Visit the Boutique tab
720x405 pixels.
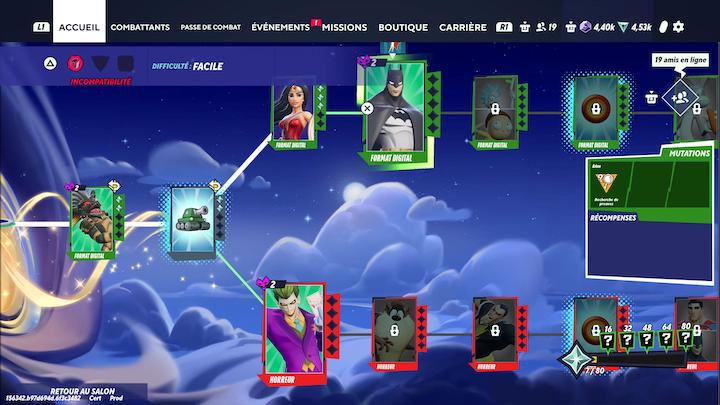click(404, 27)
